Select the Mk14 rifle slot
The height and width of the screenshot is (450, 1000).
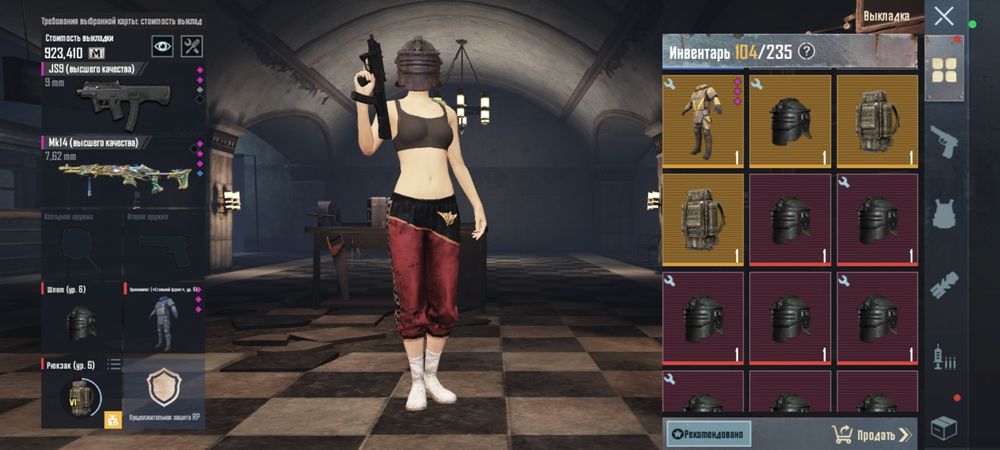(x=122, y=170)
